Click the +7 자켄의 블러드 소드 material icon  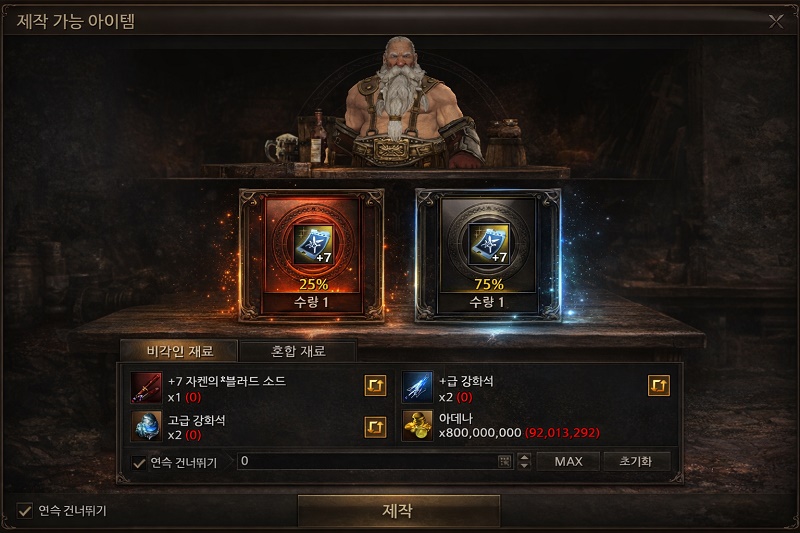(x=147, y=386)
